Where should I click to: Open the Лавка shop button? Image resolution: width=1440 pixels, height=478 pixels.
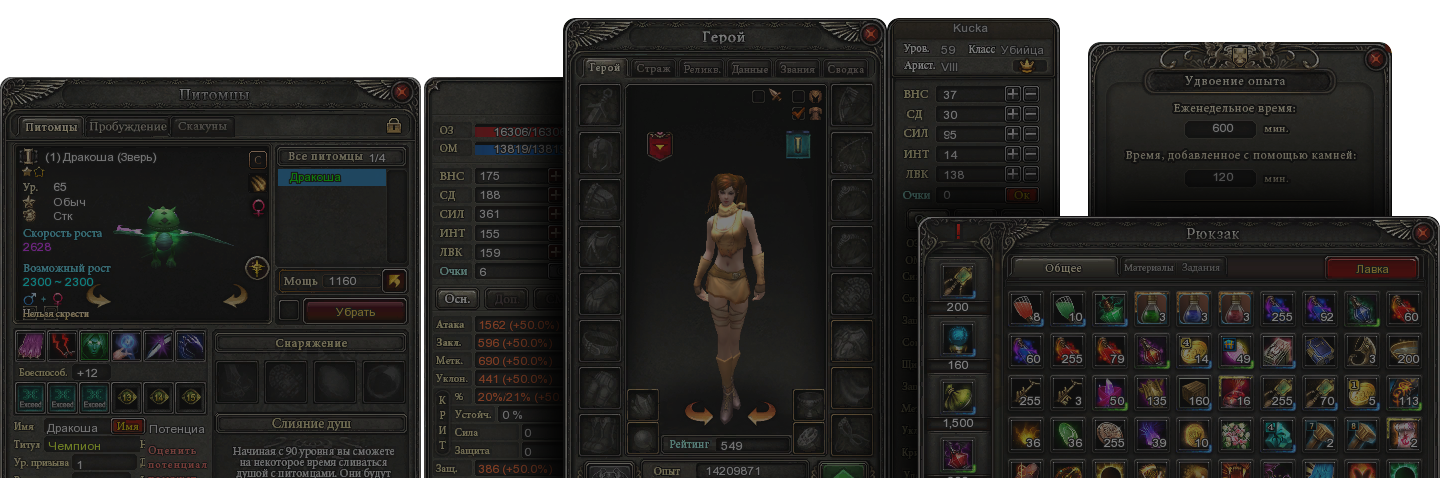pyautogui.click(x=1371, y=268)
